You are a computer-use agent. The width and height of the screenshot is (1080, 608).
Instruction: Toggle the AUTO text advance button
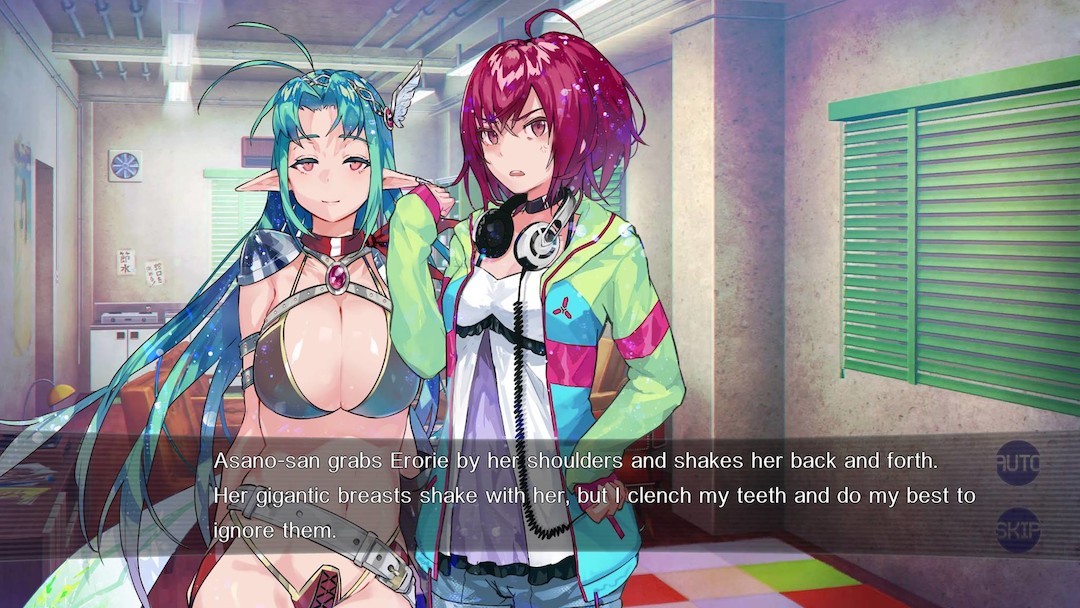point(1018,463)
